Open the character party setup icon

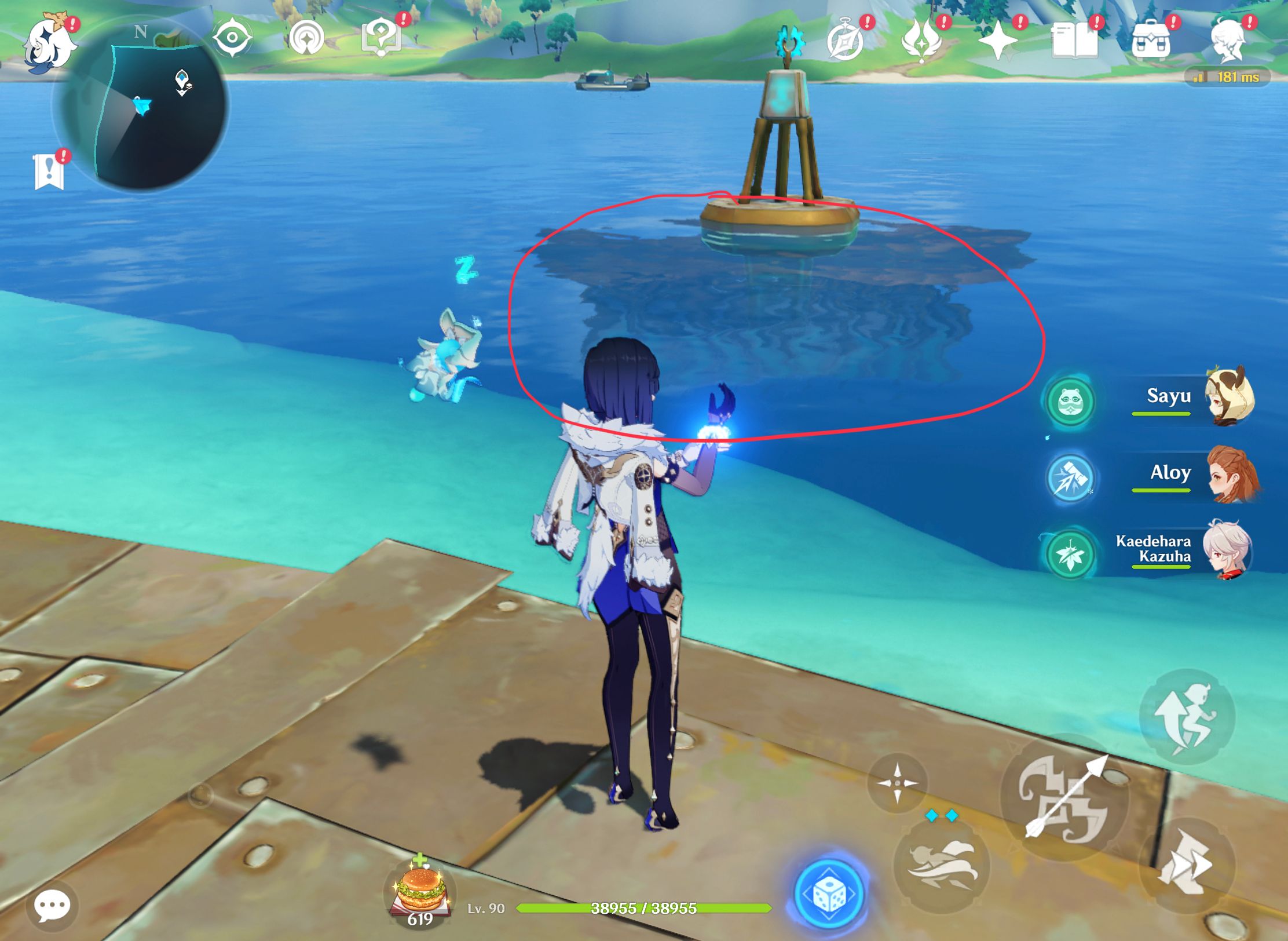pyautogui.click(x=1232, y=39)
